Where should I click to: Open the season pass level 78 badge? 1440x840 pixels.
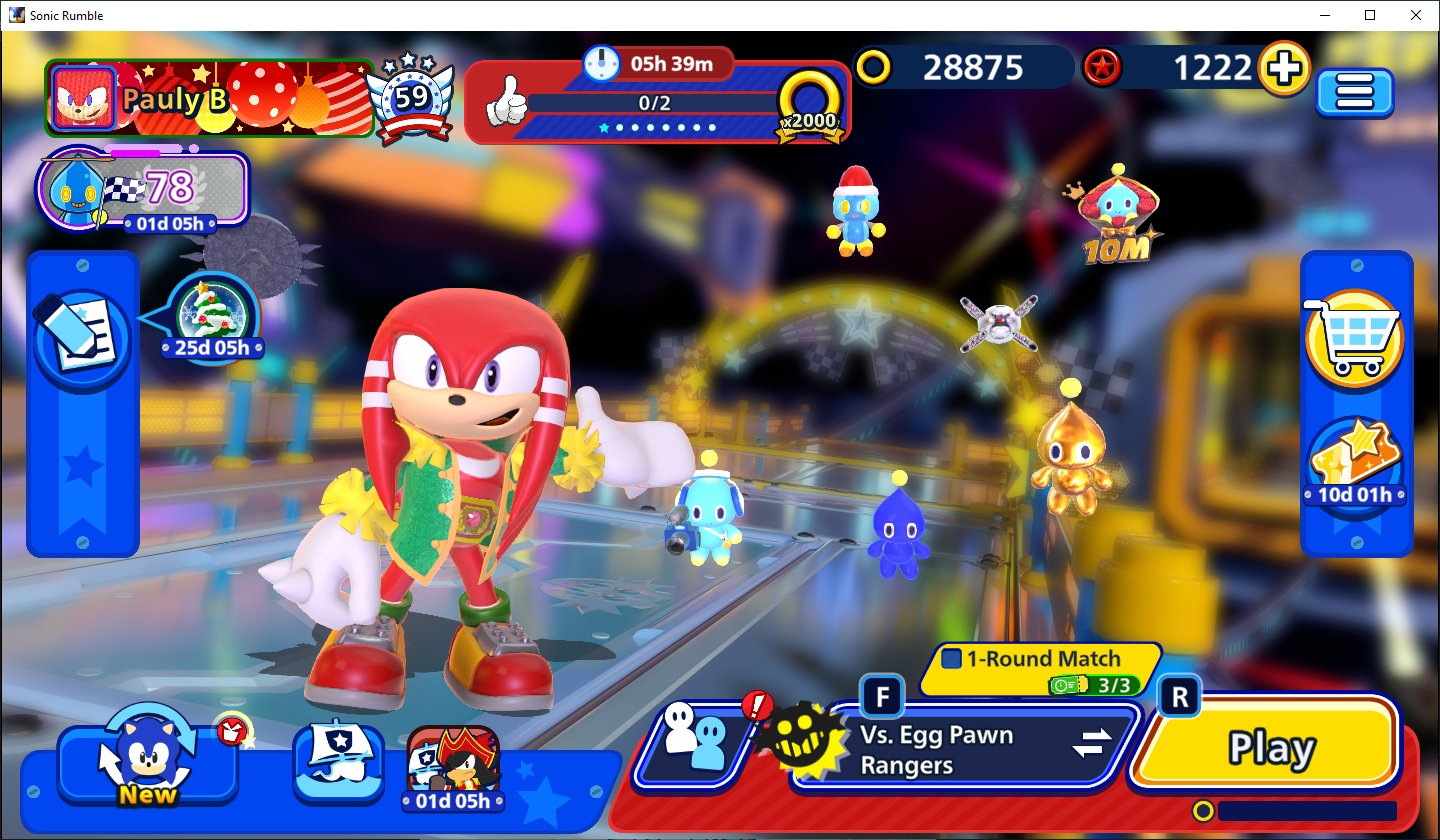142,188
